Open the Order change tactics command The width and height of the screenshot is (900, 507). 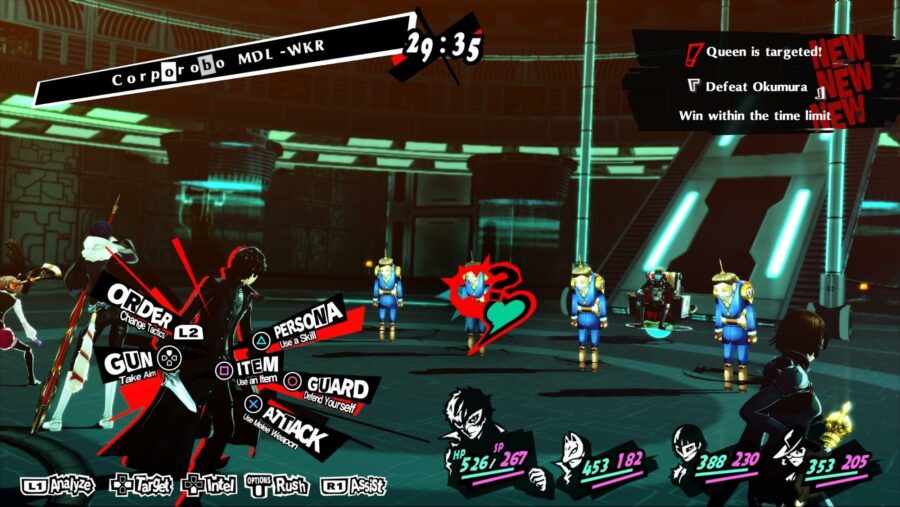140,300
